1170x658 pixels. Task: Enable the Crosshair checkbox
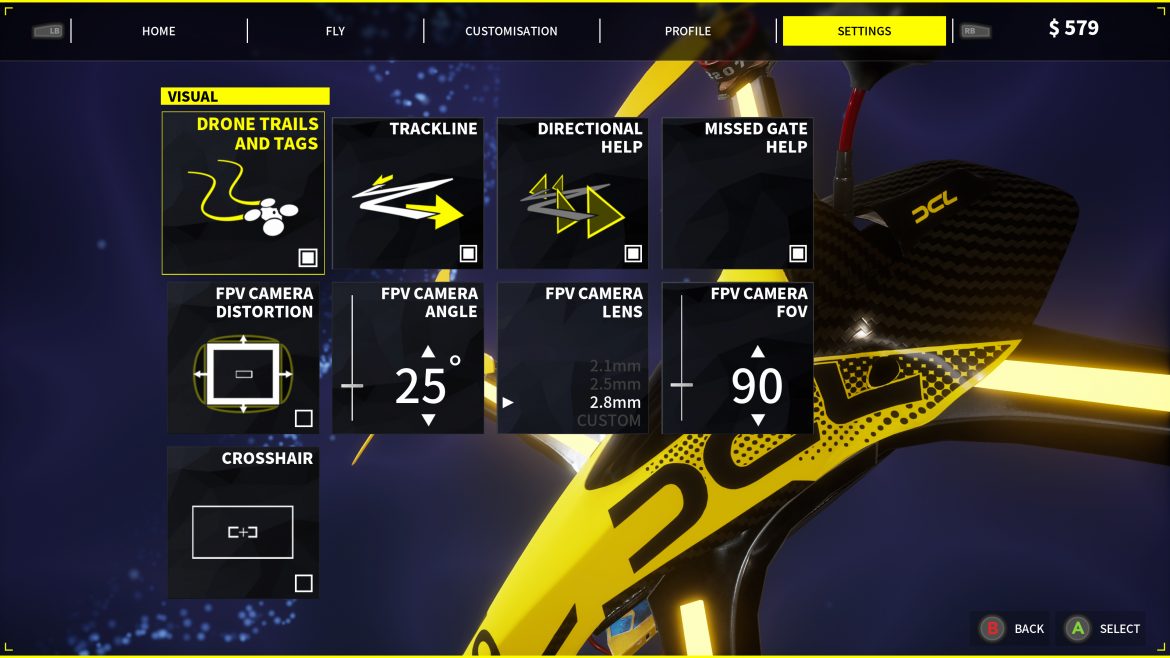click(304, 583)
